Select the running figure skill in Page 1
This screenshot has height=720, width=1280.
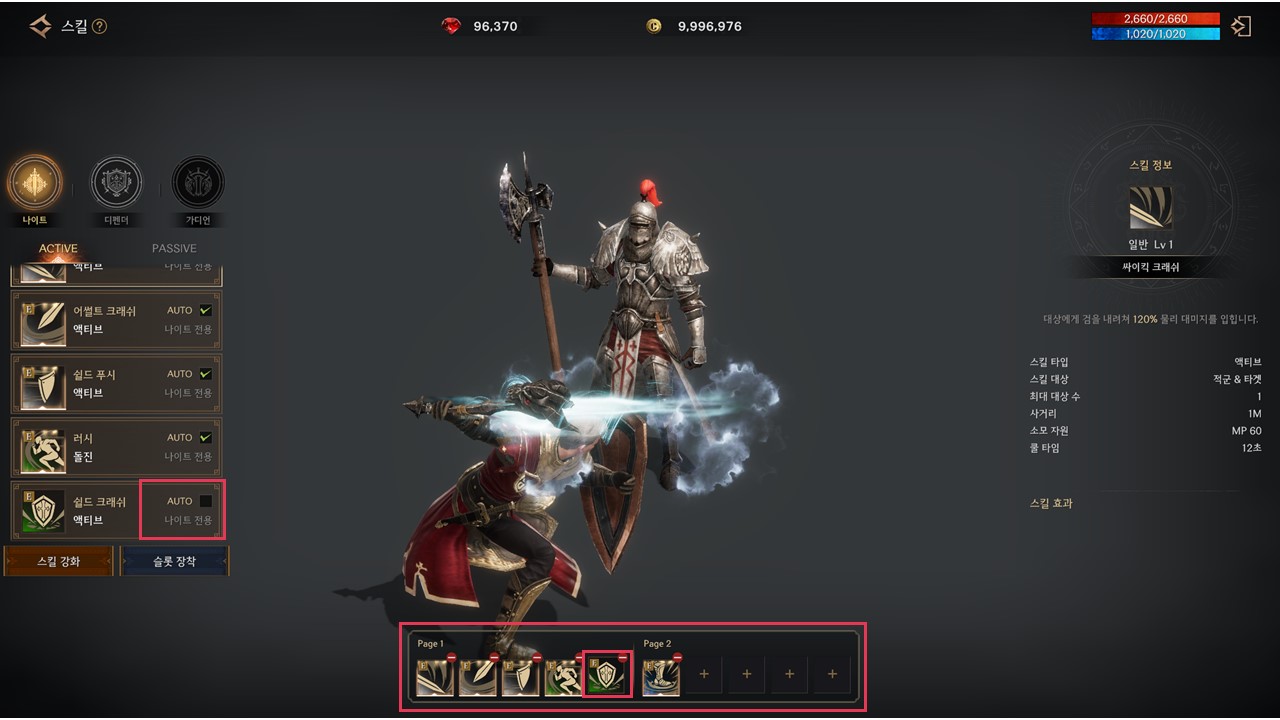pyautogui.click(x=561, y=678)
